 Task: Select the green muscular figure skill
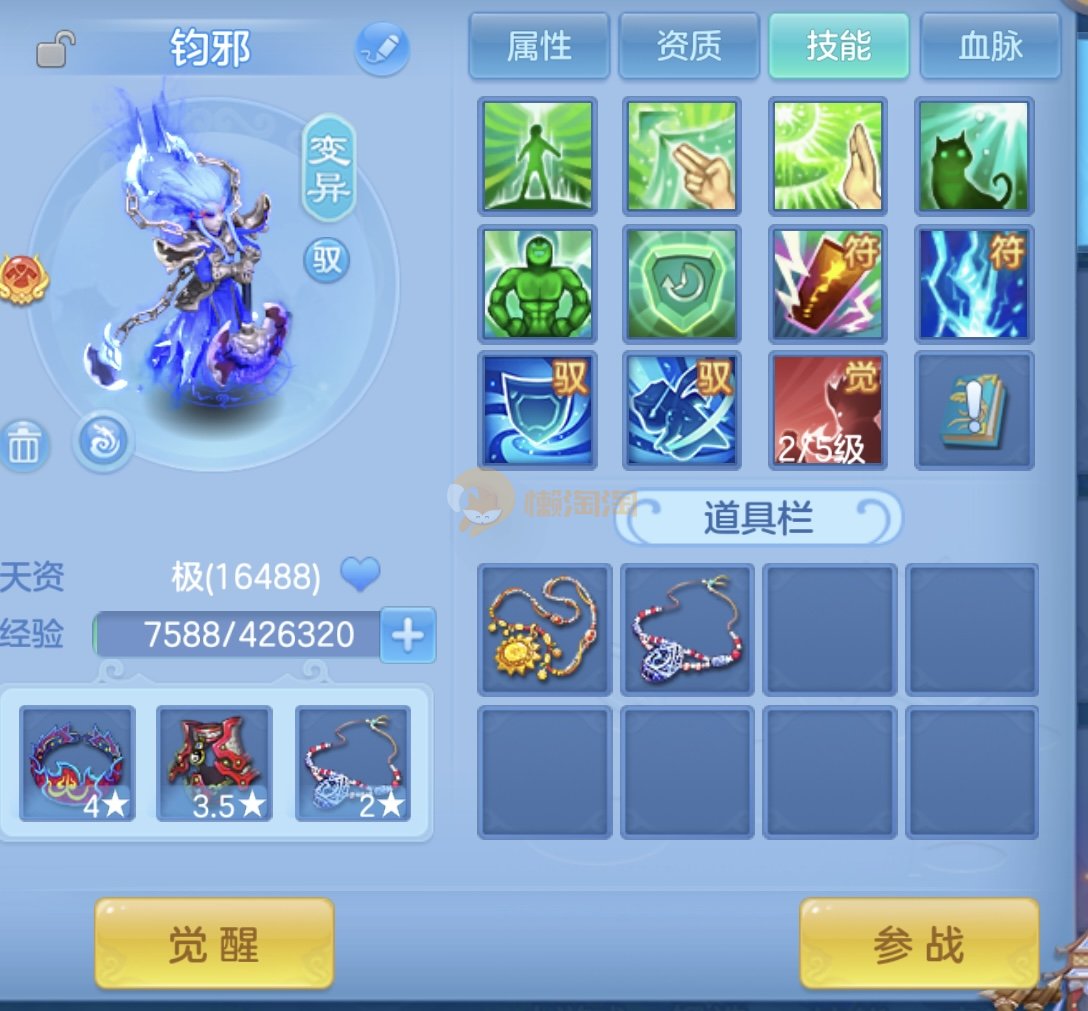click(x=538, y=284)
